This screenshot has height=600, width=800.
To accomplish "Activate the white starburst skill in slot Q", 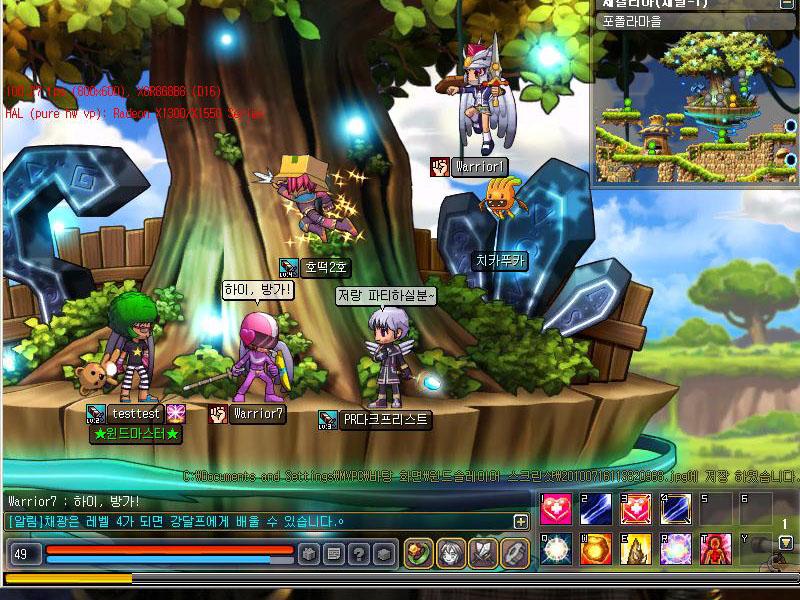I will click(x=556, y=548).
